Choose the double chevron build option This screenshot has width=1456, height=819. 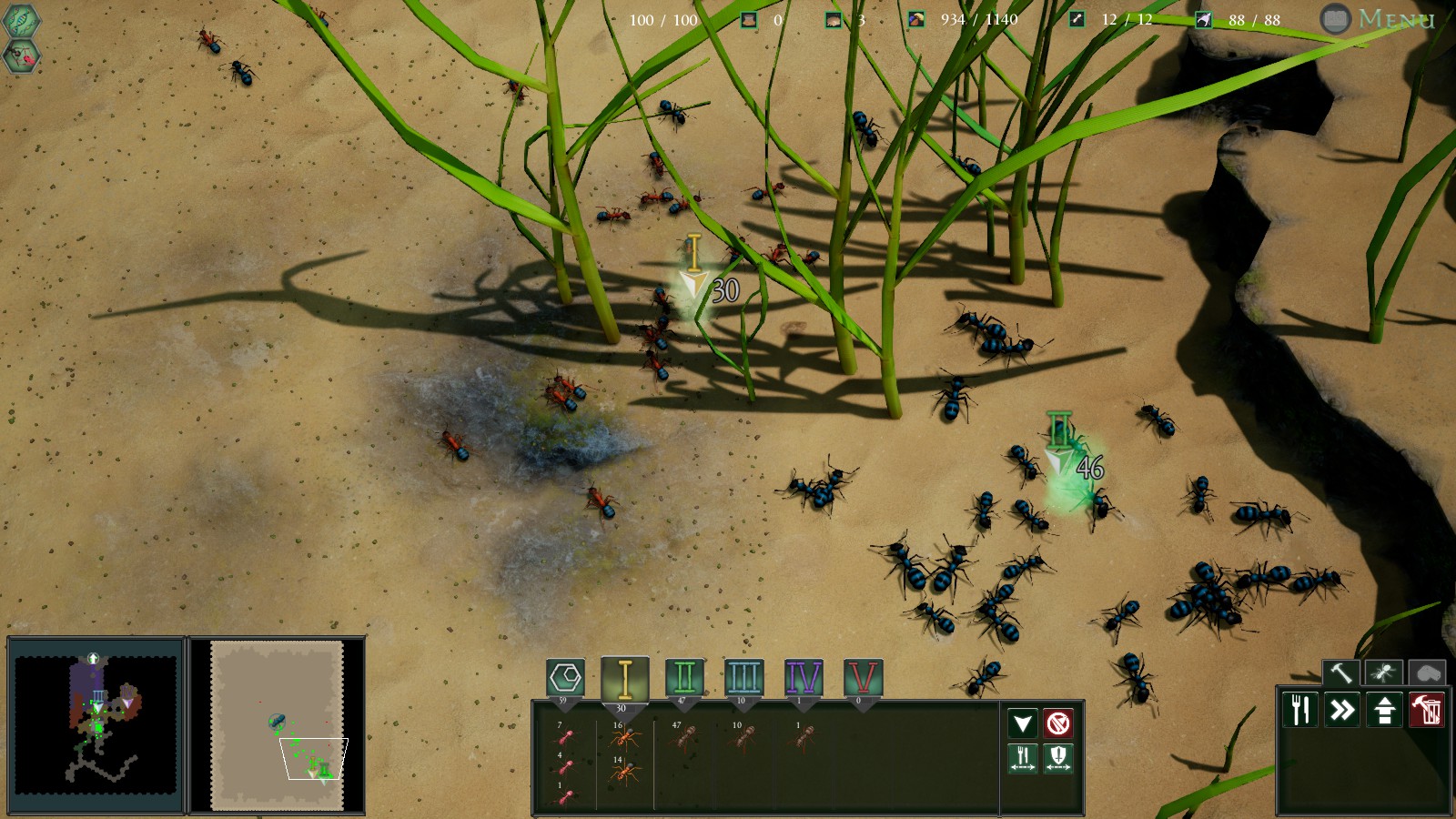coord(1342,710)
